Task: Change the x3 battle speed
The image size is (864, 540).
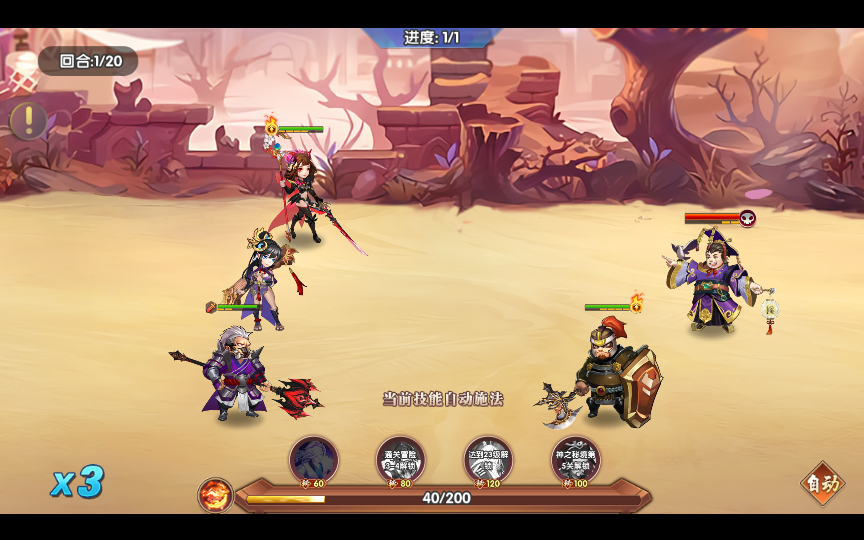Action: click(x=77, y=483)
